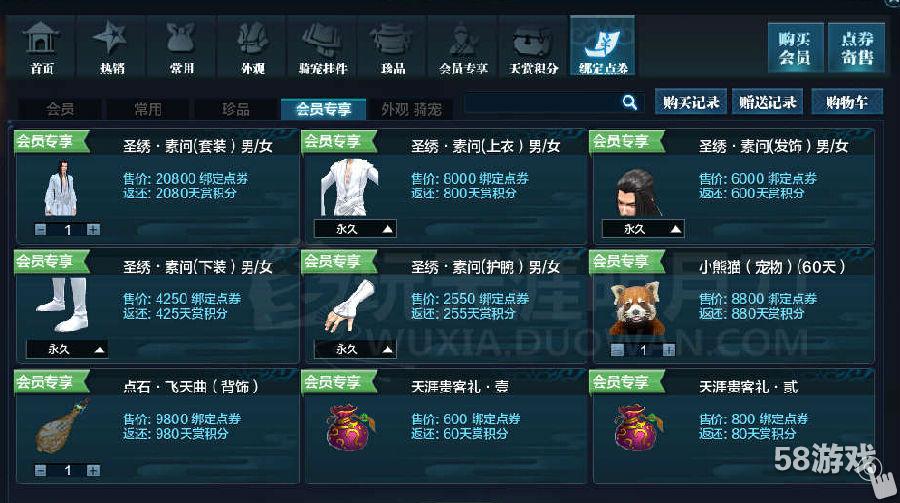Select the 珍品 treasures top category

pyautogui.click(x=392, y=46)
